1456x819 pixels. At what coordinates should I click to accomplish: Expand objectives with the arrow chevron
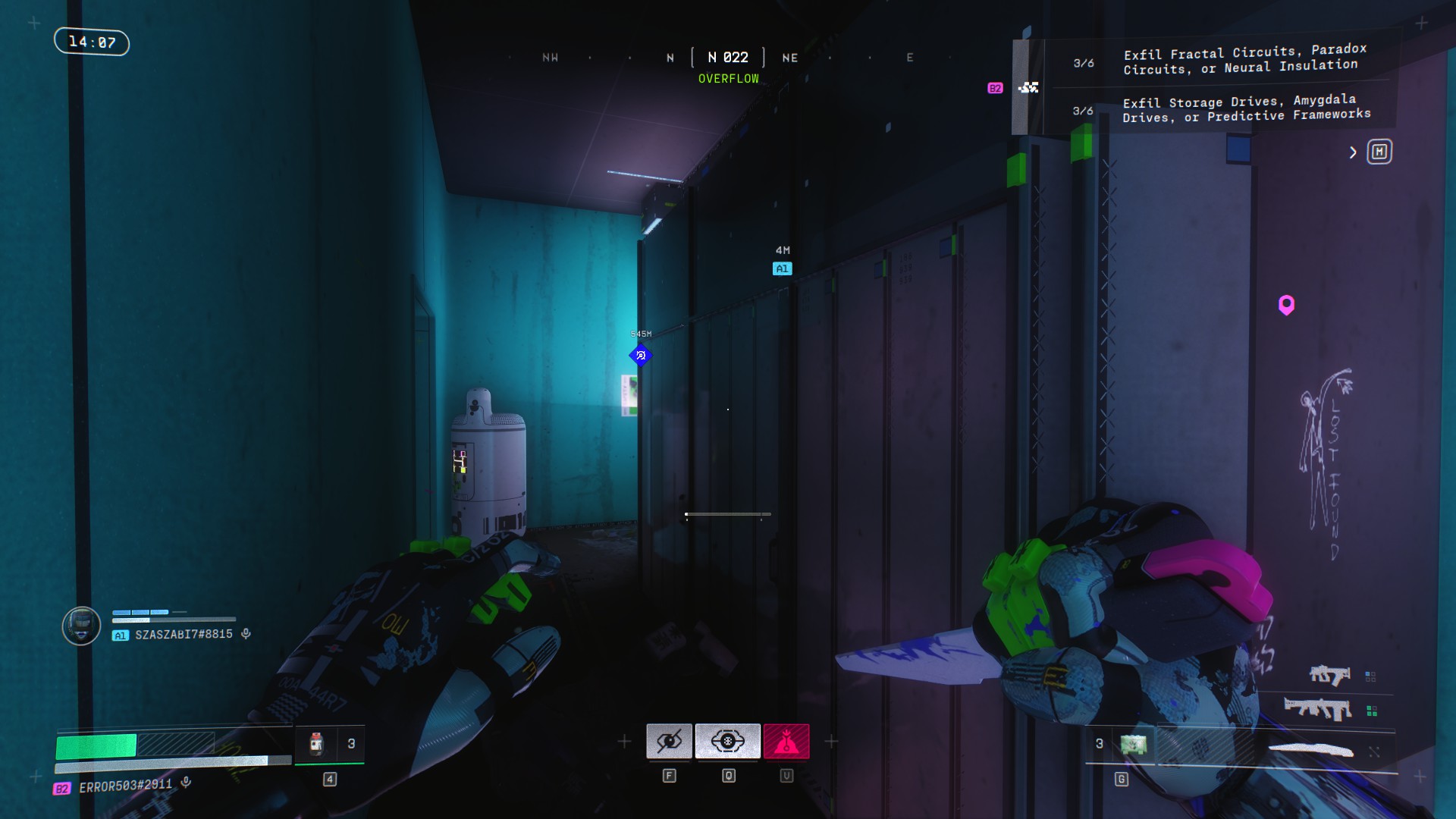tap(1353, 152)
